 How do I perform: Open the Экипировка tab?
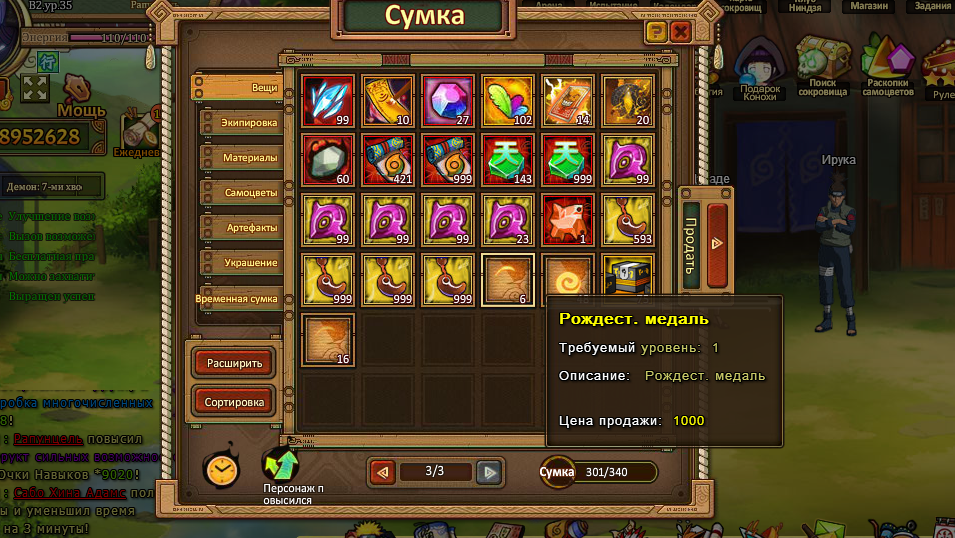pyautogui.click(x=238, y=123)
